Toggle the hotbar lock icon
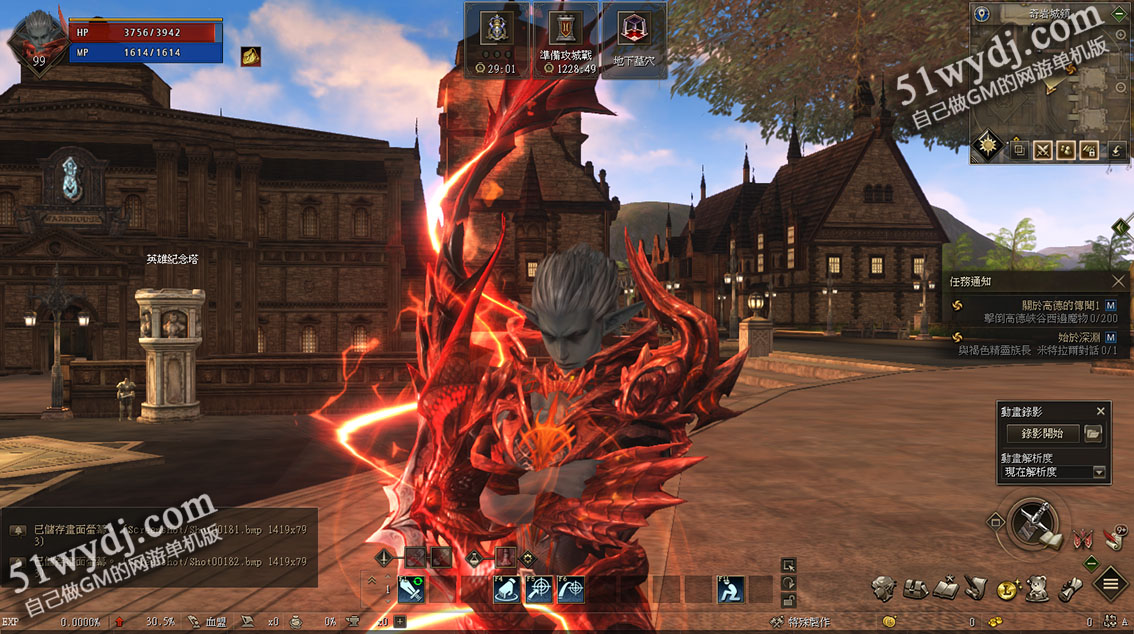The image size is (1134, 634). click(x=789, y=599)
